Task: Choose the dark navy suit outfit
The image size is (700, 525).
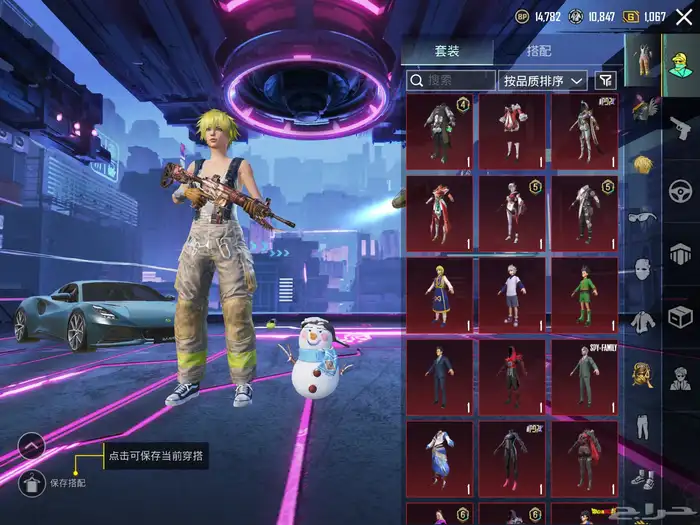Action: (x=440, y=376)
